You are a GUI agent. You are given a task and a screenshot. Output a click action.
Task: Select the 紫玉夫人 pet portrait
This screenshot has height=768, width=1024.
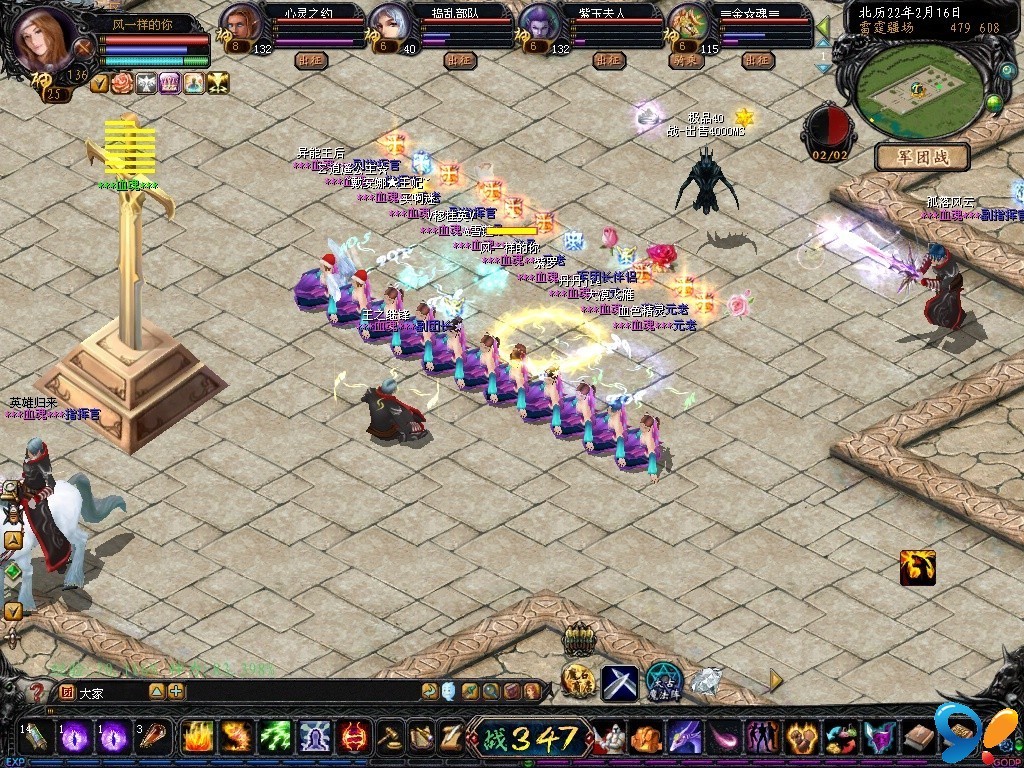click(540, 25)
